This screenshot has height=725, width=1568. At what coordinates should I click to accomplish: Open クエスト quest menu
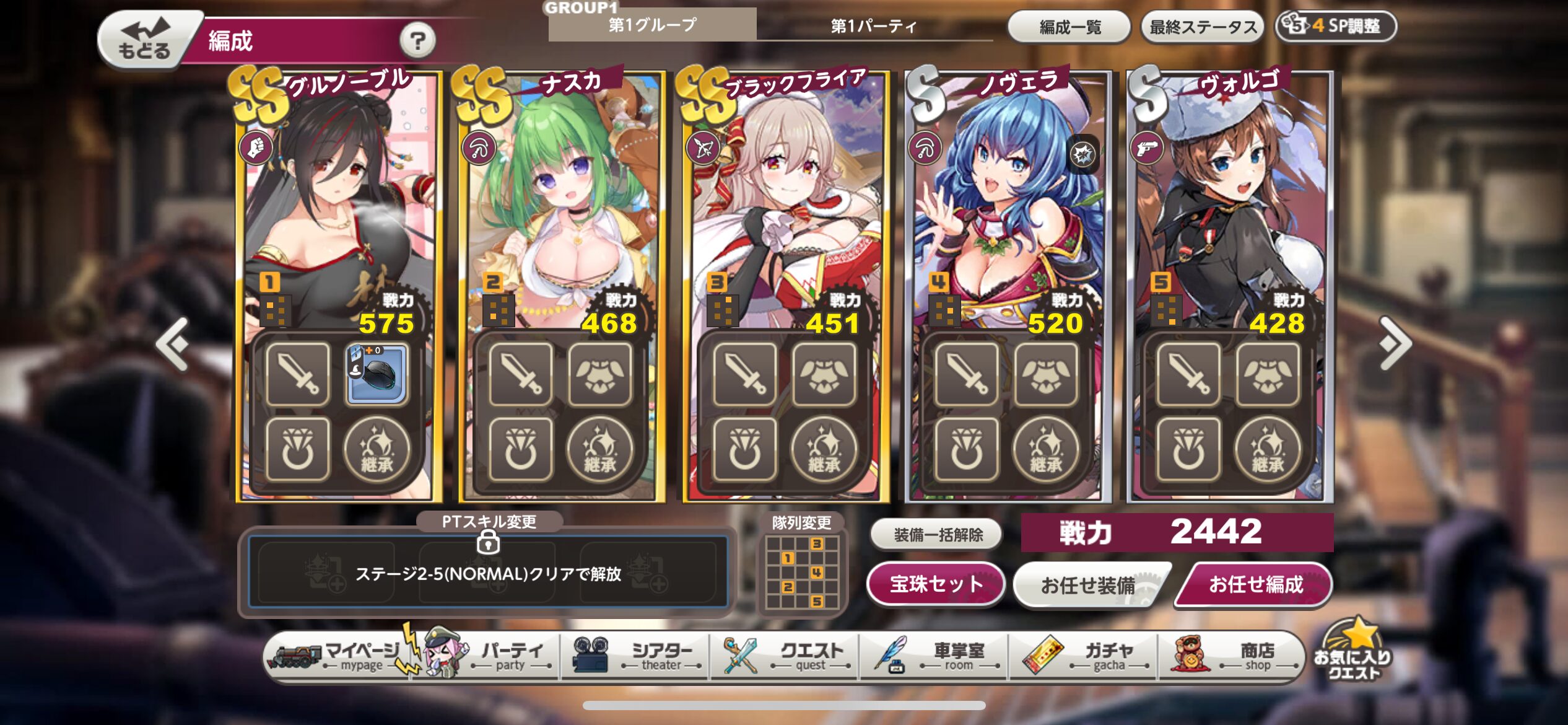point(786,657)
